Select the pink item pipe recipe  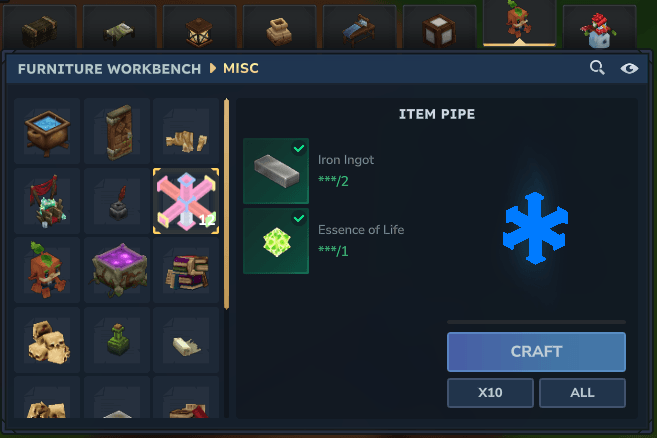click(x=186, y=200)
